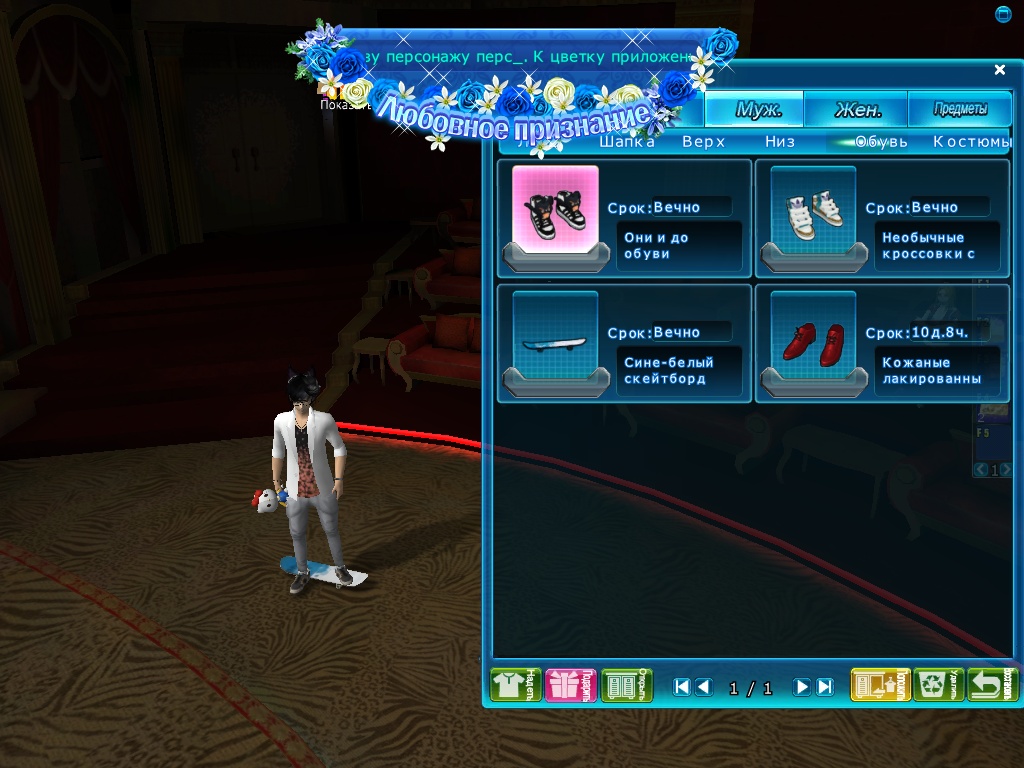Click the Открыть wardrobe button

627,686
